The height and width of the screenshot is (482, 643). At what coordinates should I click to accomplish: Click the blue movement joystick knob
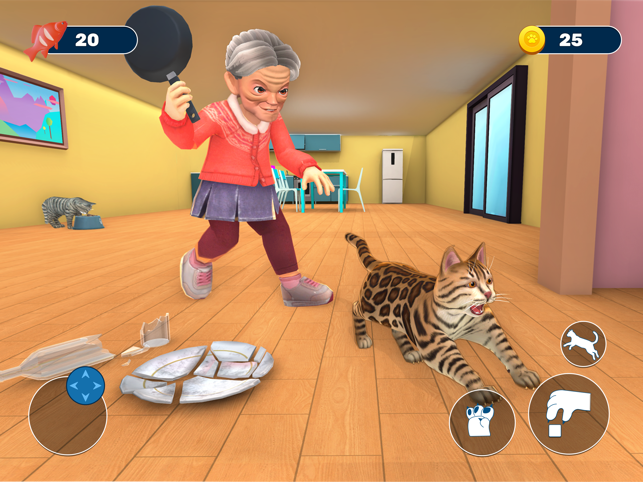(x=85, y=386)
